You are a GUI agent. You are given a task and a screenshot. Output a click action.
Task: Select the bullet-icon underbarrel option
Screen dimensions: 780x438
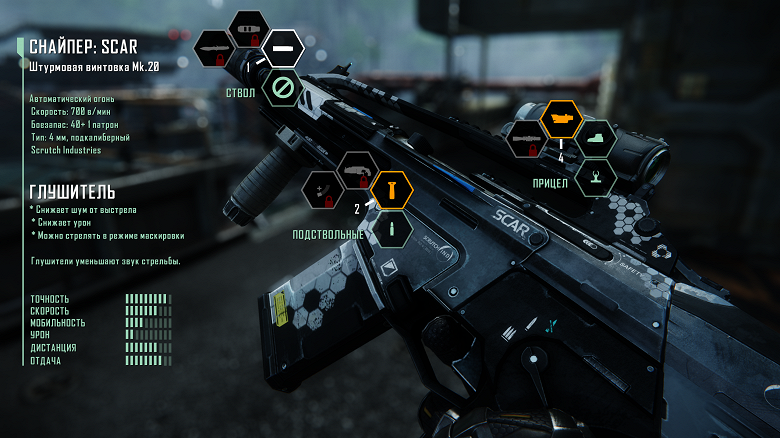pyautogui.click(x=393, y=230)
